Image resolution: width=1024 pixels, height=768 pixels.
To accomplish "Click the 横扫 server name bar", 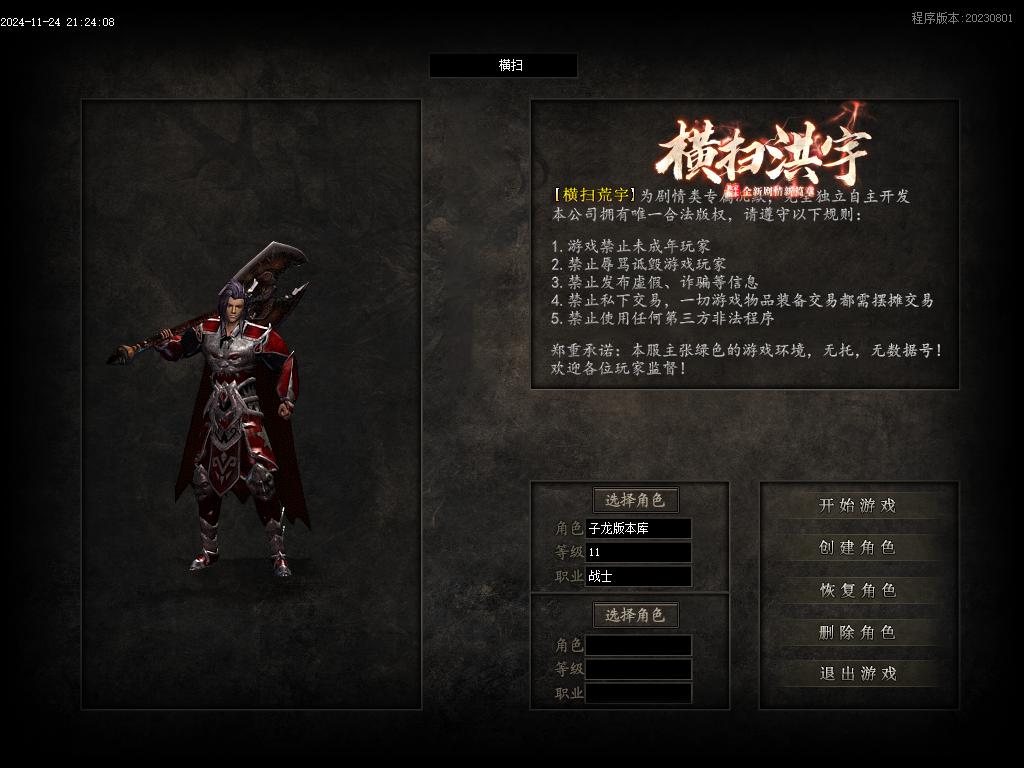I will click(x=503, y=66).
